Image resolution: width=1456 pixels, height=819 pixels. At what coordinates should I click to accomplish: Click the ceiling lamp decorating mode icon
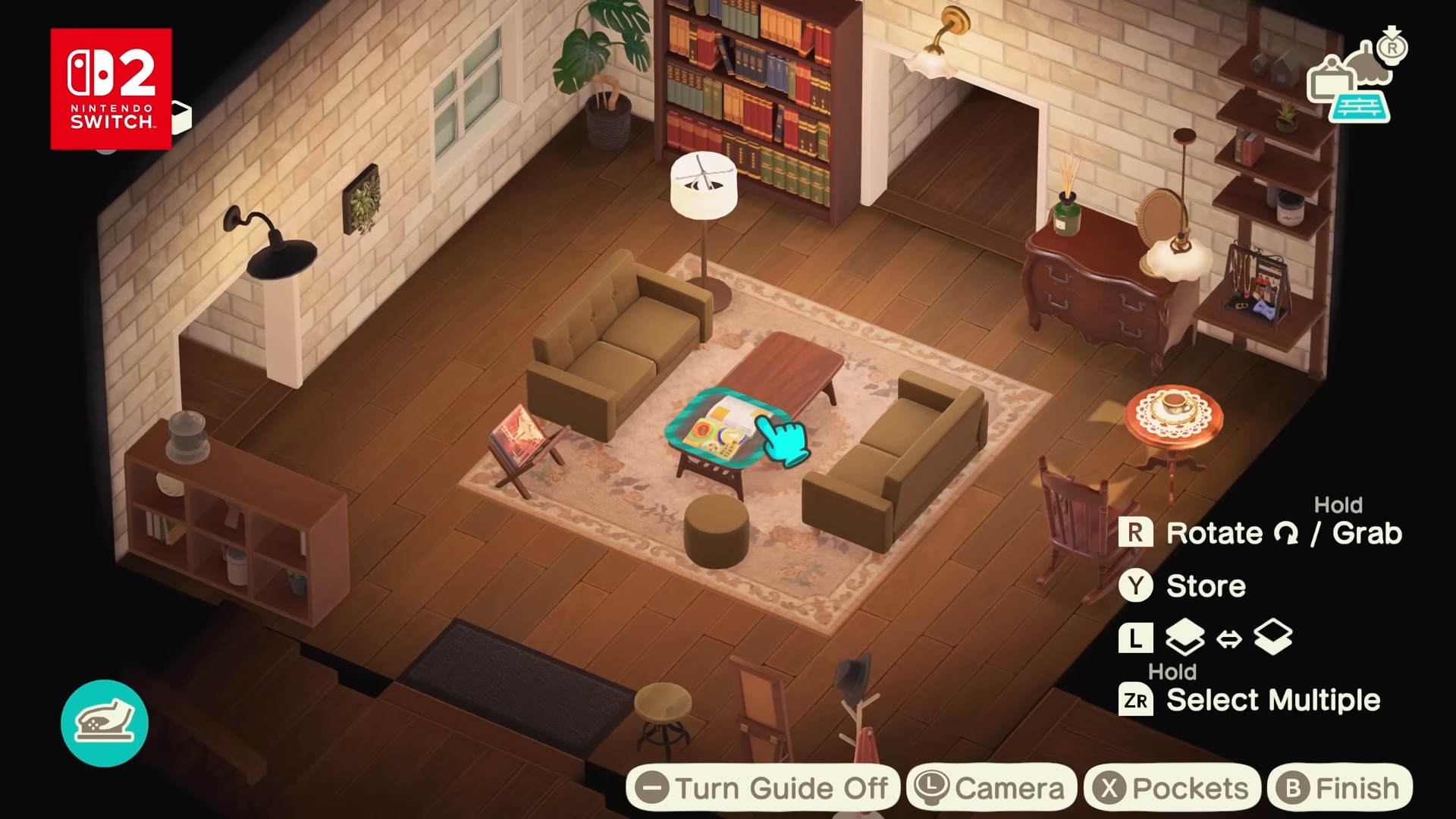1368,64
